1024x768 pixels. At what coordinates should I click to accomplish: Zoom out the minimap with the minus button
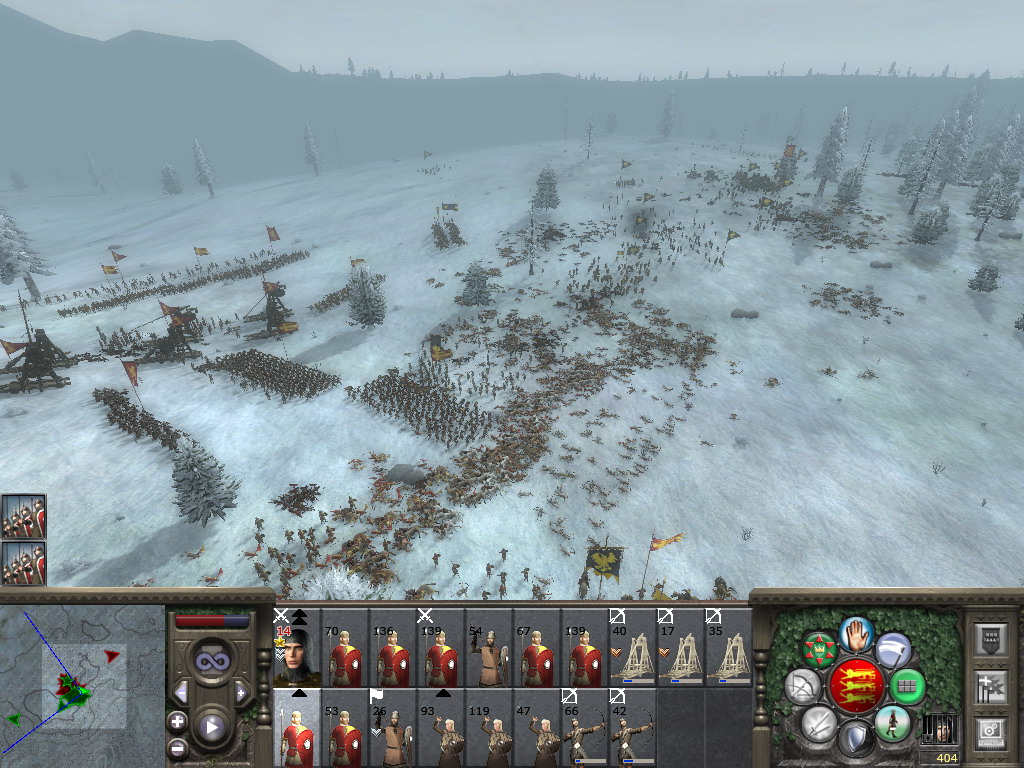(x=177, y=746)
